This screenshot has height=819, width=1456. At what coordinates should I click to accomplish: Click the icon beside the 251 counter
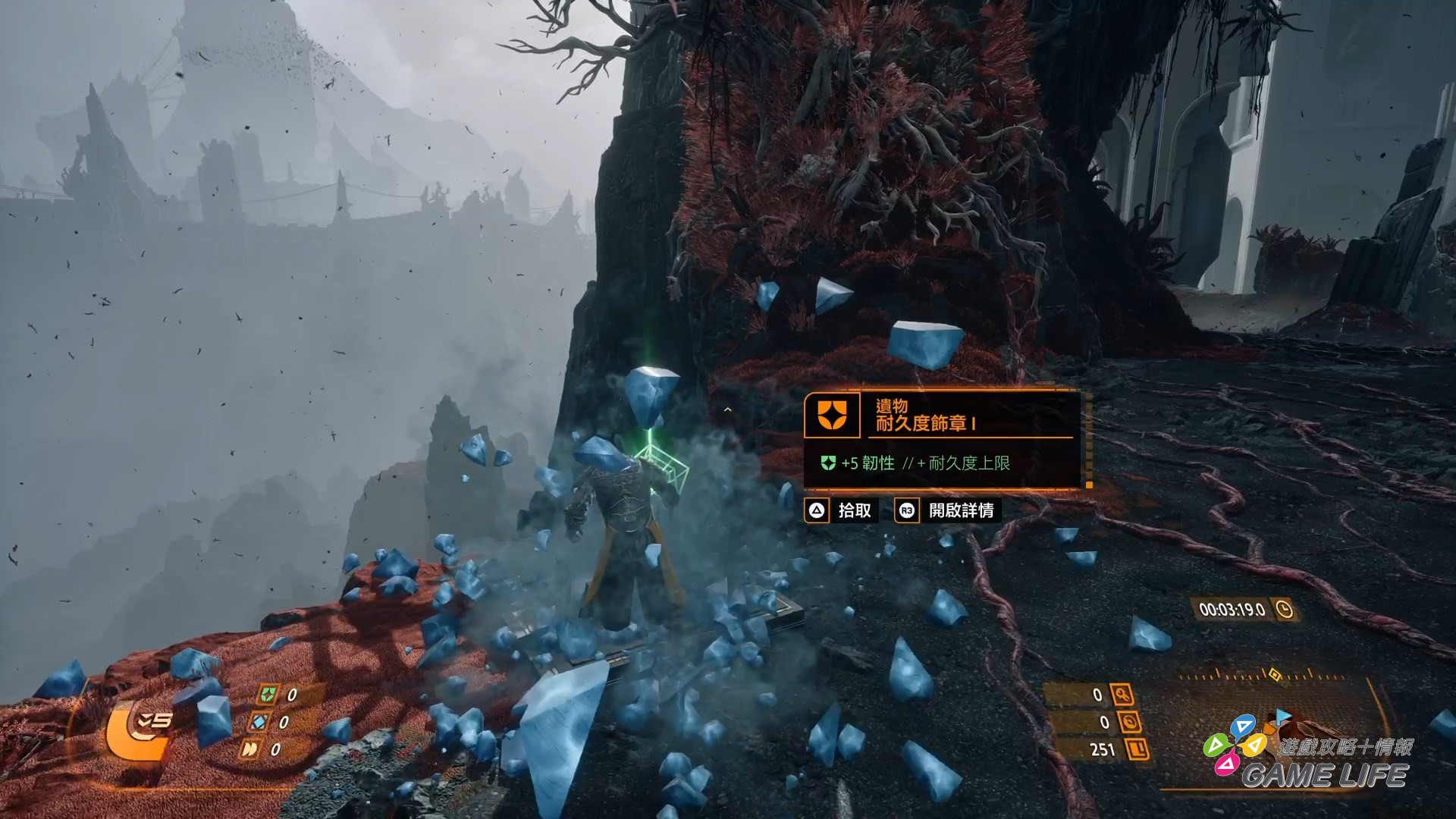[x=1137, y=749]
